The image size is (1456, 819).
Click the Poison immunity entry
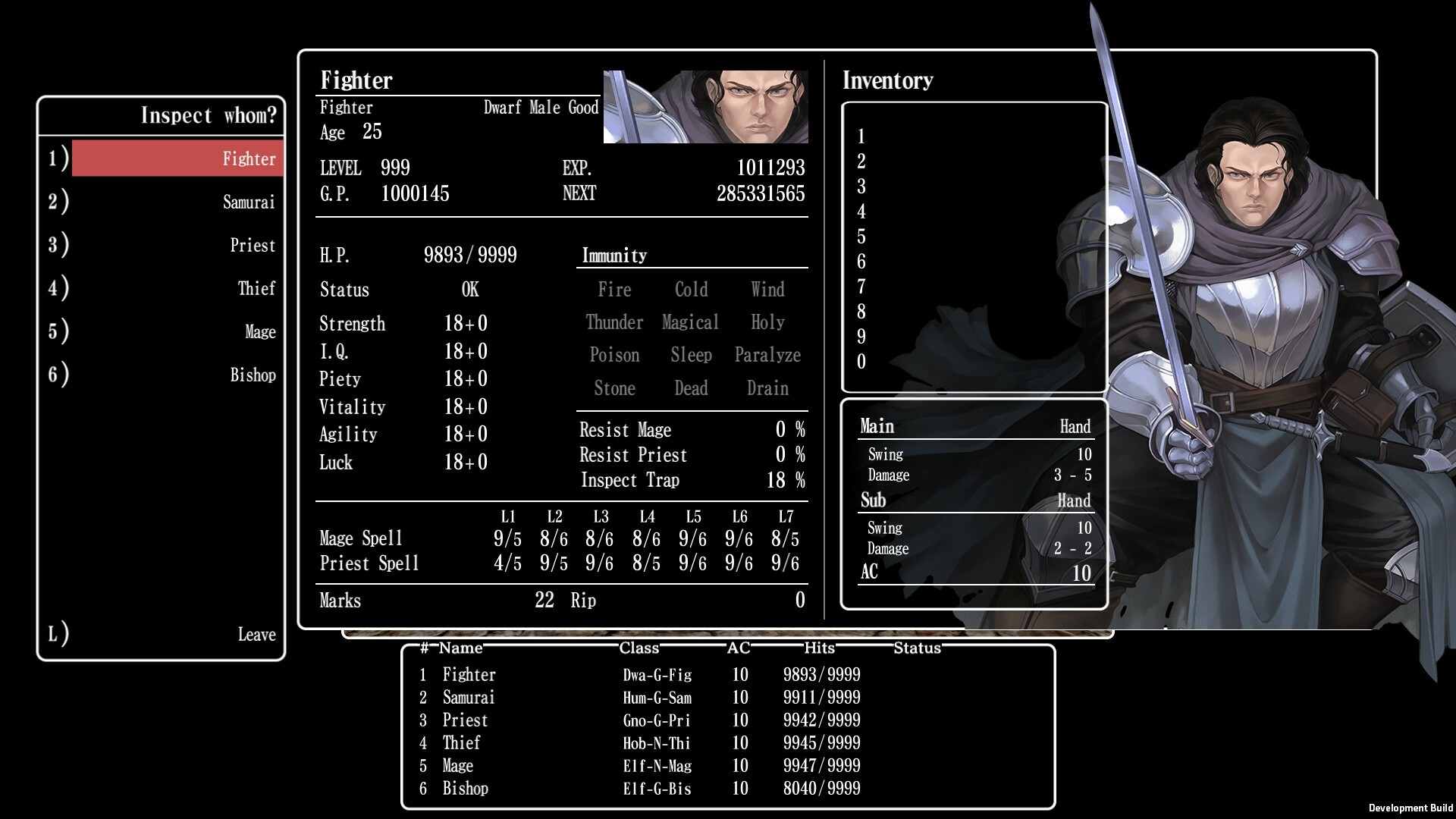pos(615,355)
